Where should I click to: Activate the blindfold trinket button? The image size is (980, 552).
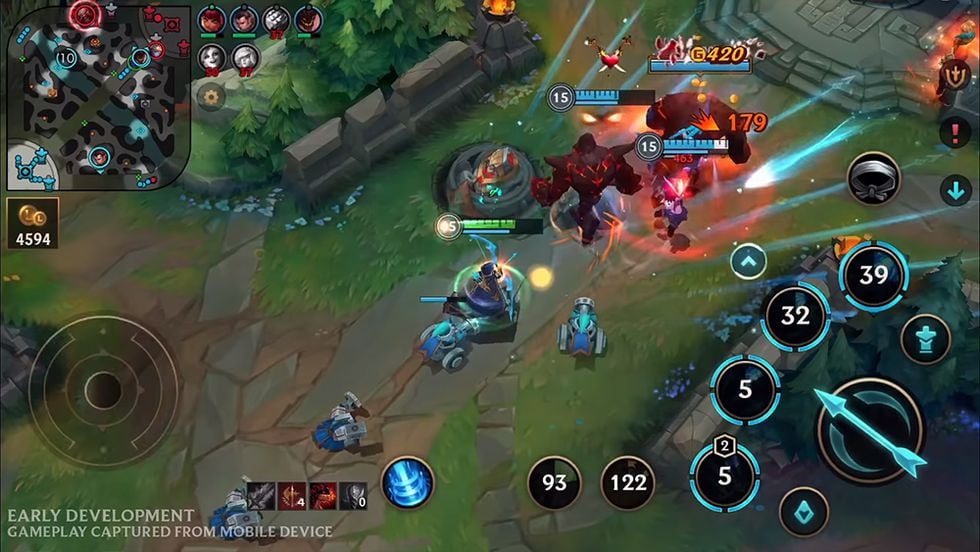pos(874,180)
